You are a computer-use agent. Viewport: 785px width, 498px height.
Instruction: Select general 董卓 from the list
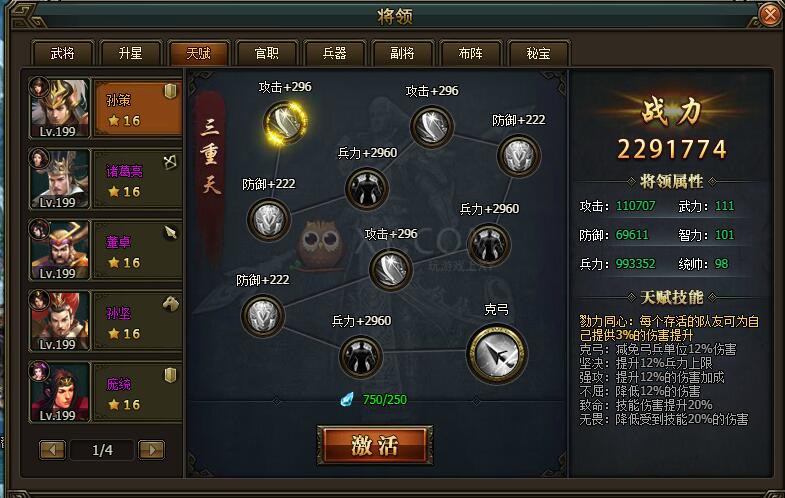coord(105,251)
